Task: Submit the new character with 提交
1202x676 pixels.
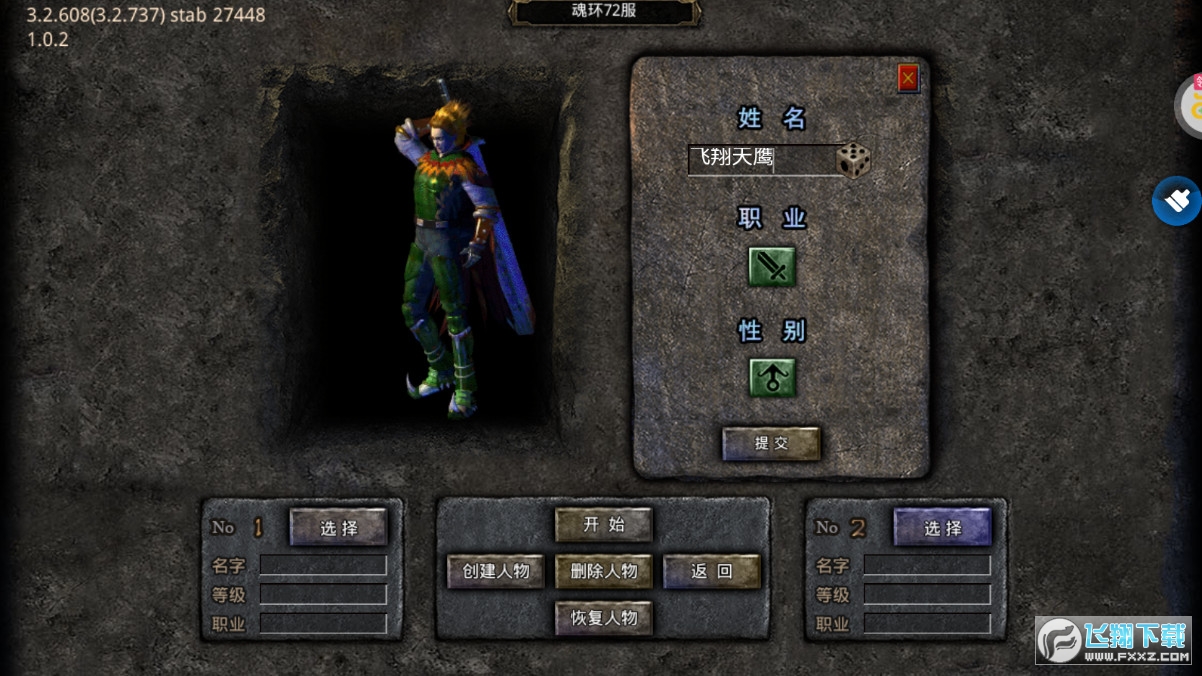Action: (771, 443)
